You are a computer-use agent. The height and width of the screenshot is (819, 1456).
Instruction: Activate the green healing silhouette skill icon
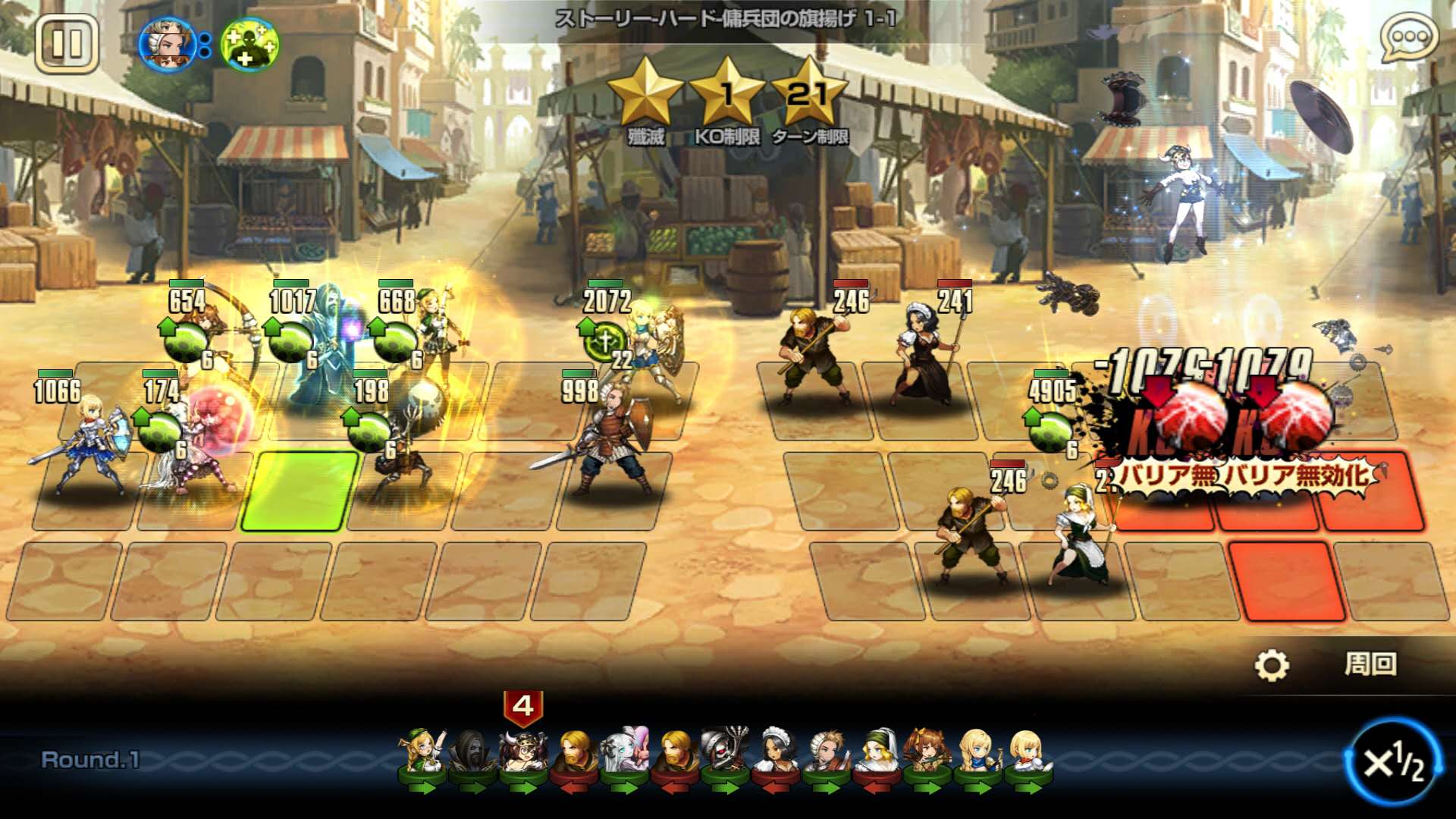tap(249, 44)
